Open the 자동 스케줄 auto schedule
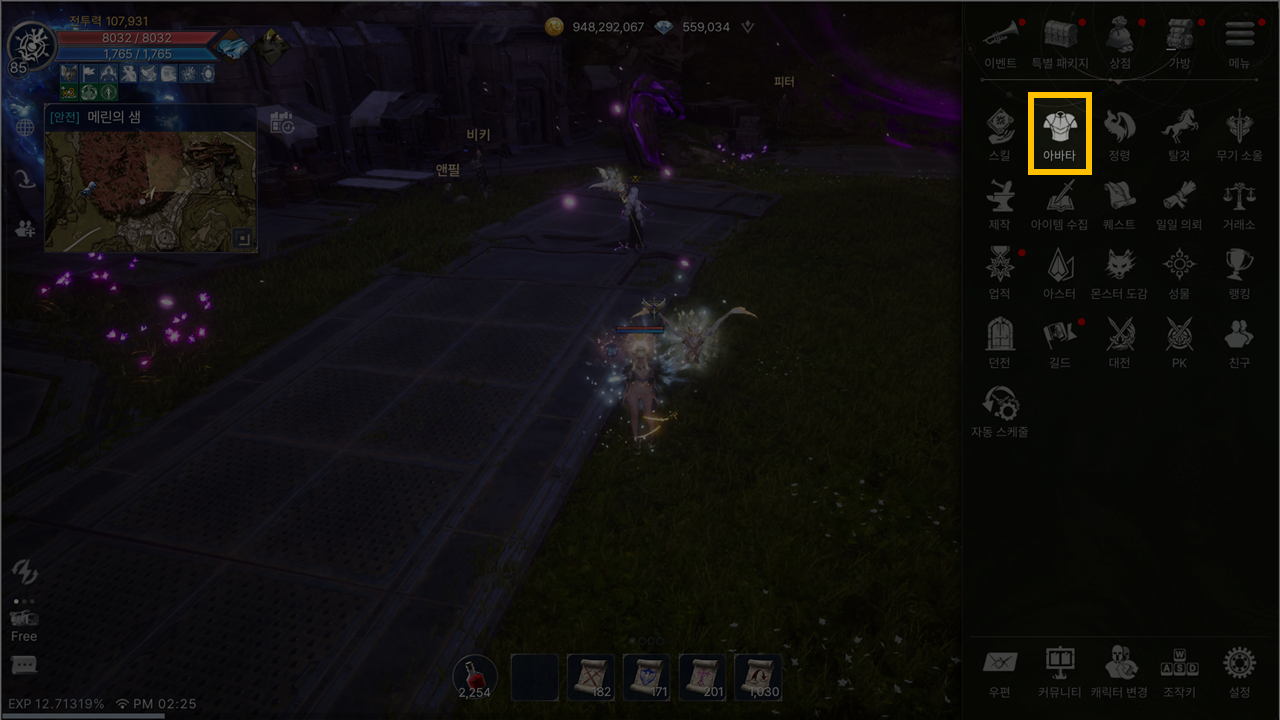This screenshot has height=720, width=1280. click(999, 408)
